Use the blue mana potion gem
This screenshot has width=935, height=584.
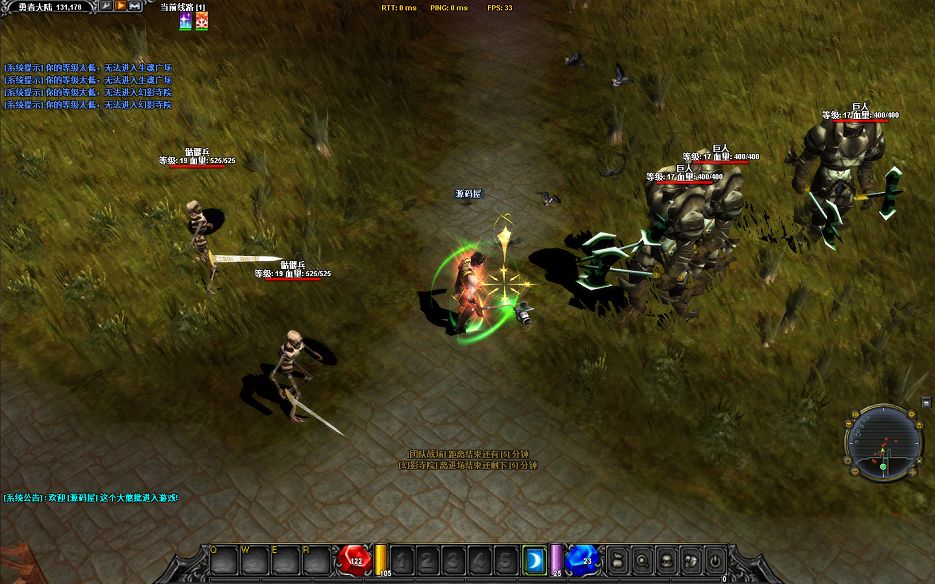point(581,559)
